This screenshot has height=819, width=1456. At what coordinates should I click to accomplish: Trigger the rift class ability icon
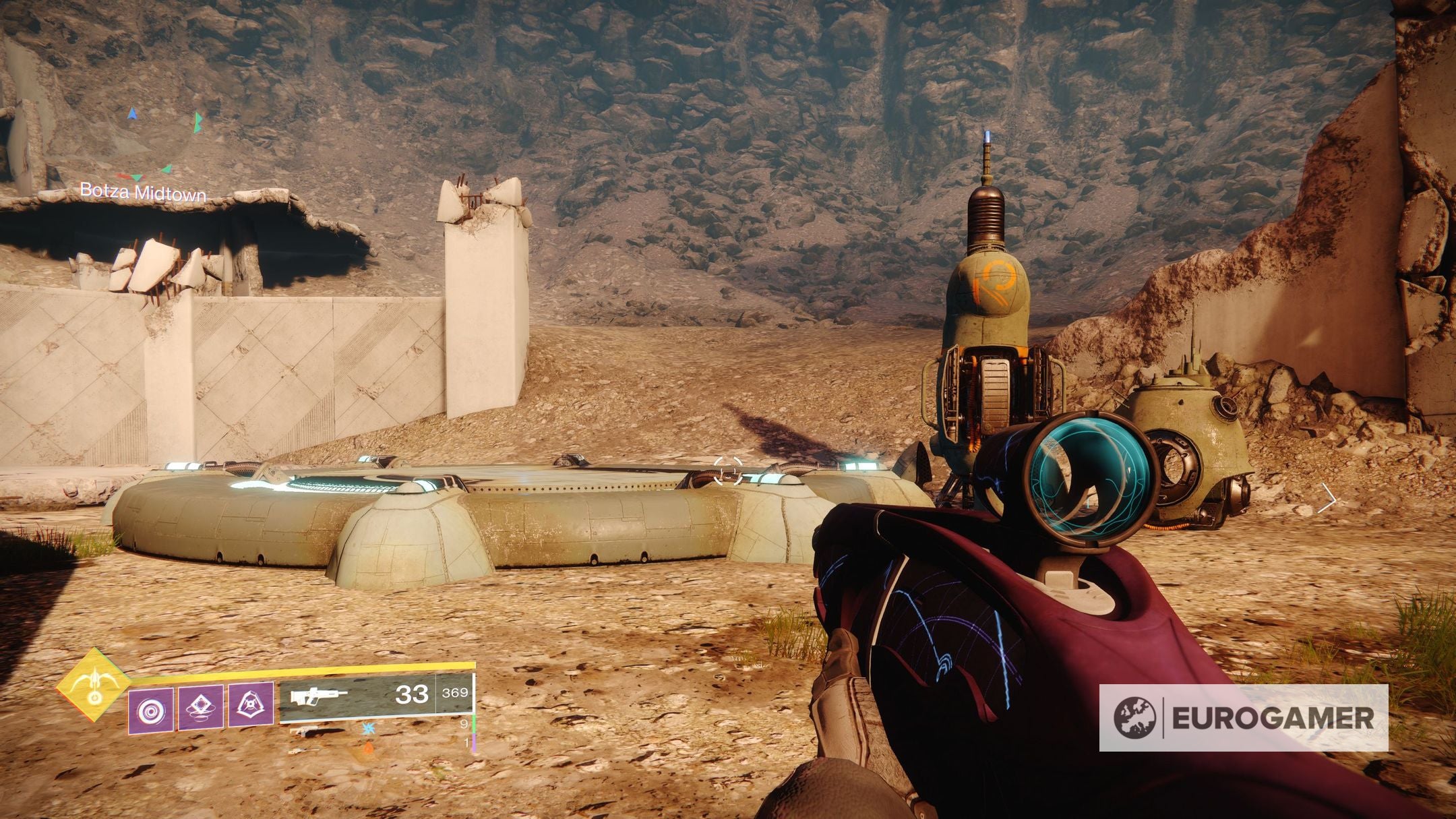250,705
